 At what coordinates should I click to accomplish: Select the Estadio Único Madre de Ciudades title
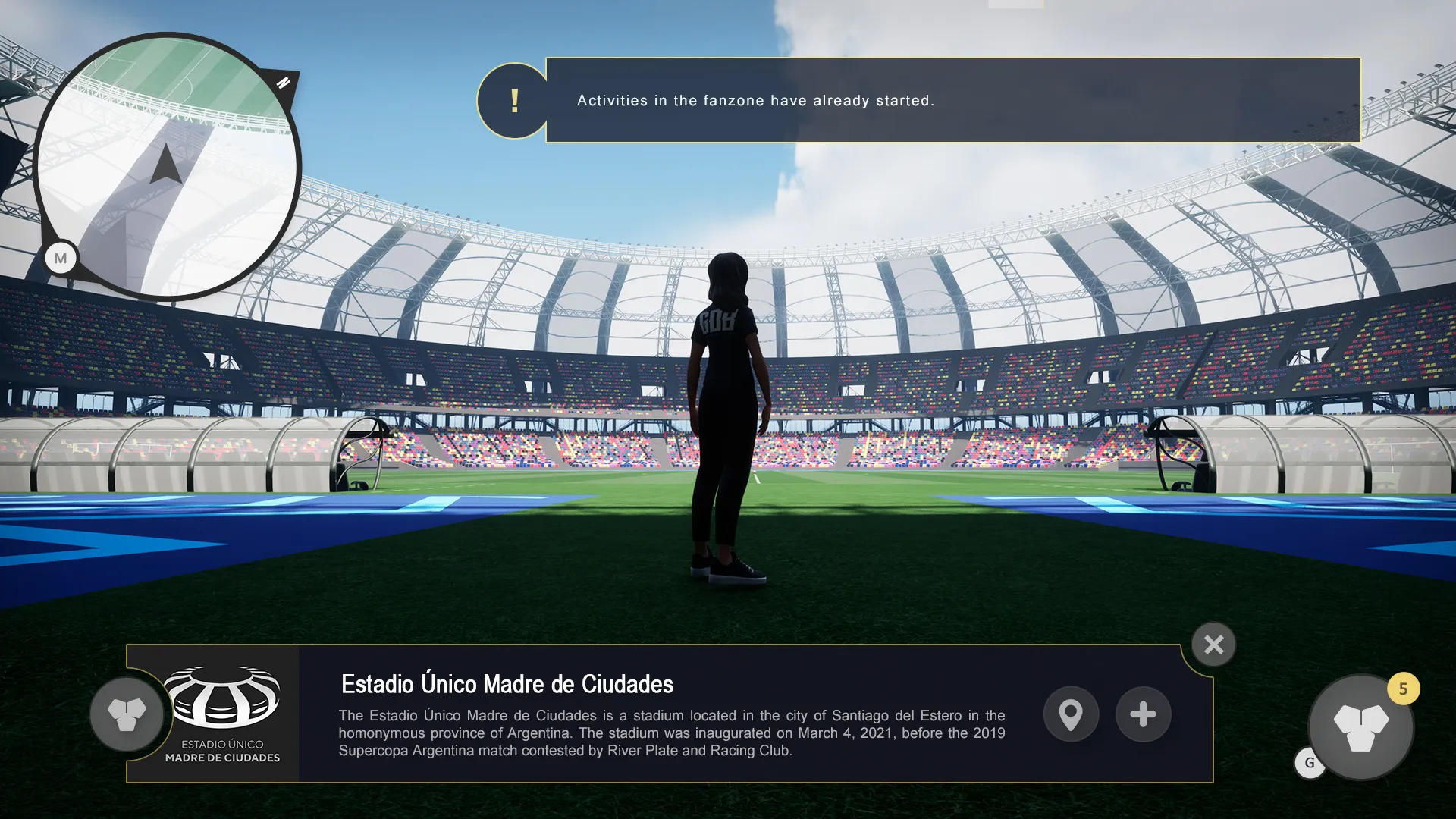point(507,683)
